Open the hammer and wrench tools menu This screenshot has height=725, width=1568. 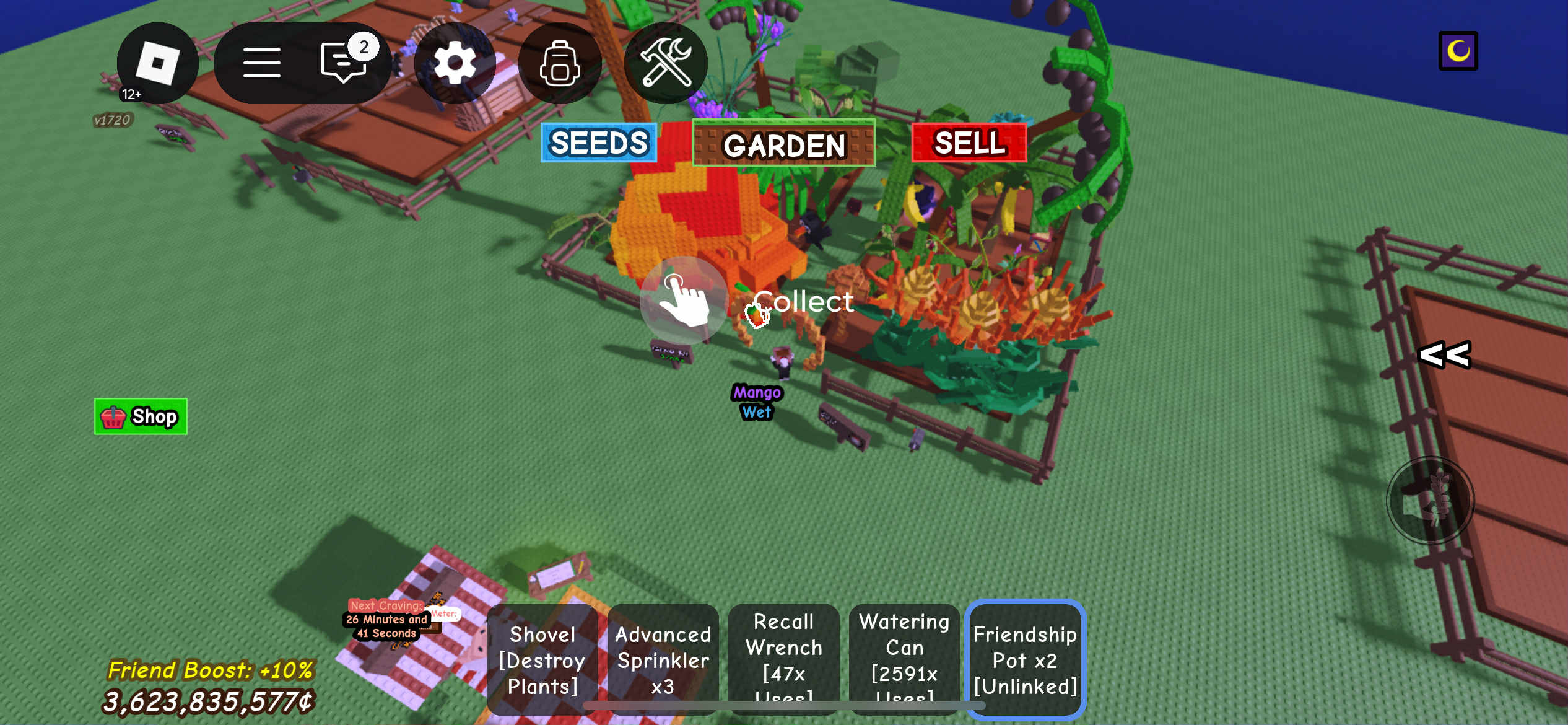tap(666, 63)
